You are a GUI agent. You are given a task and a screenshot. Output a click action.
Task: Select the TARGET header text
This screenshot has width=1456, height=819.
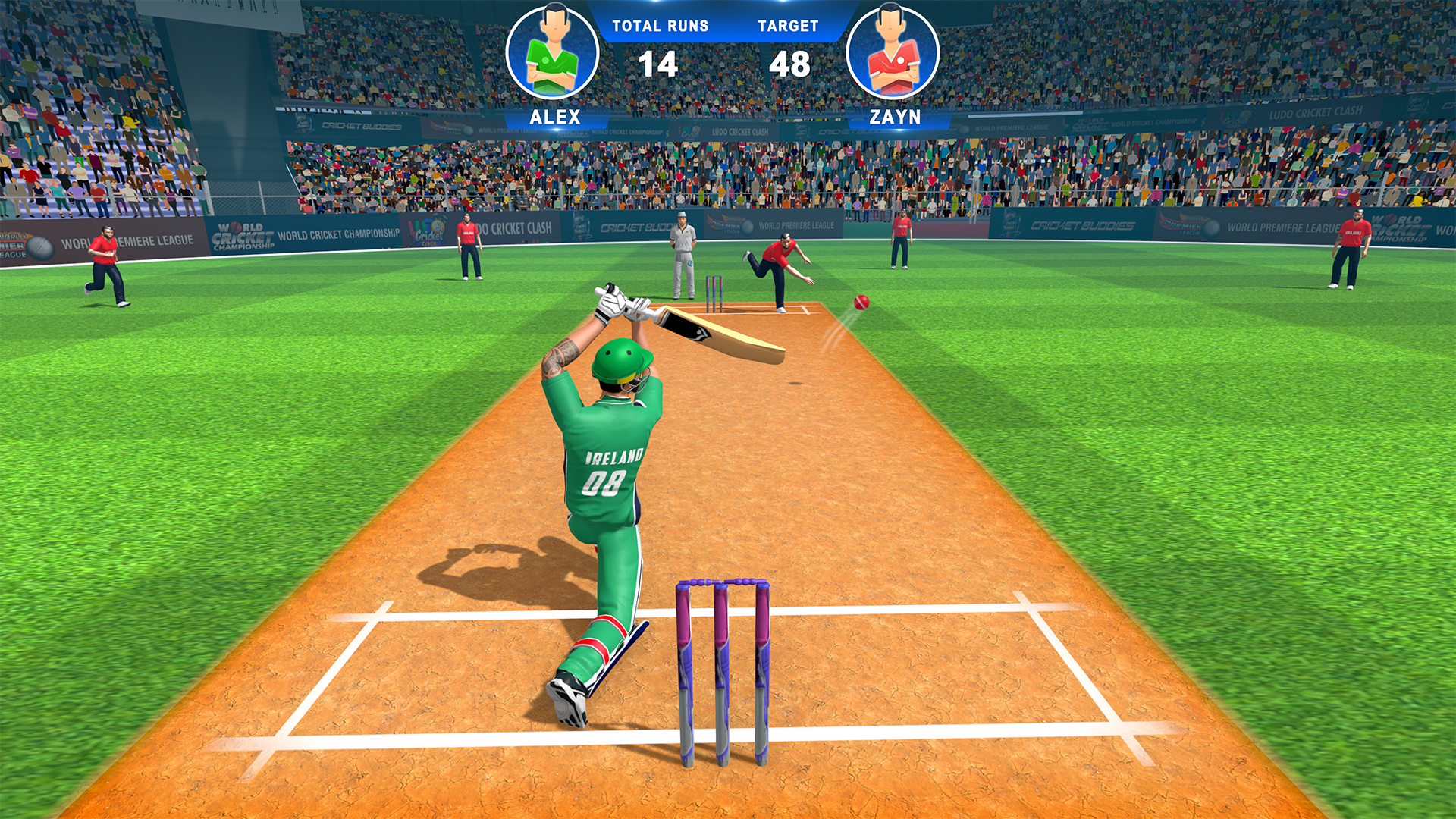pyautogui.click(x=789, y=25)
